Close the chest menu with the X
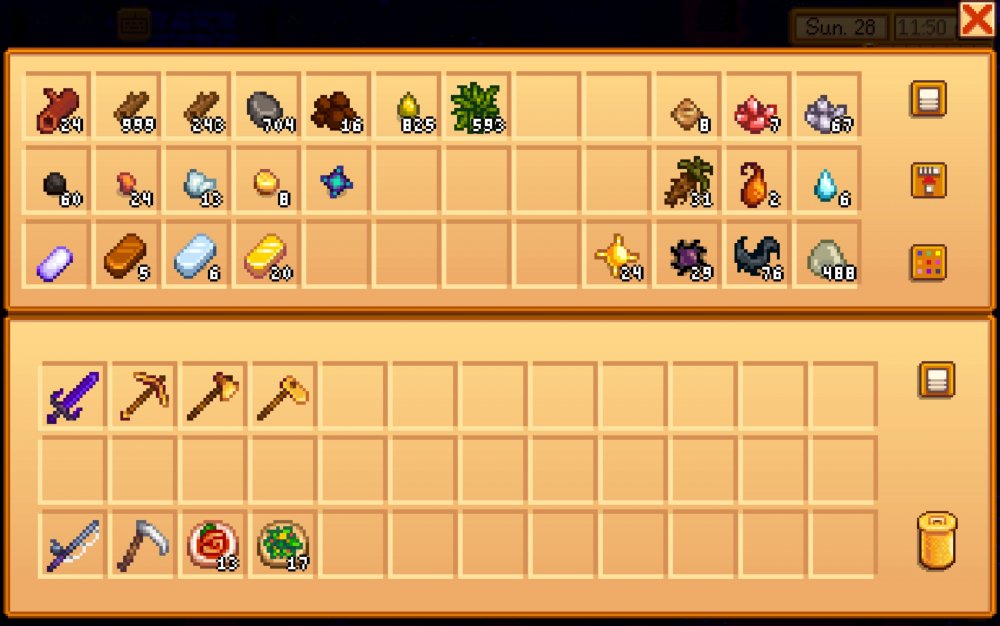 (x=976, y=19)
